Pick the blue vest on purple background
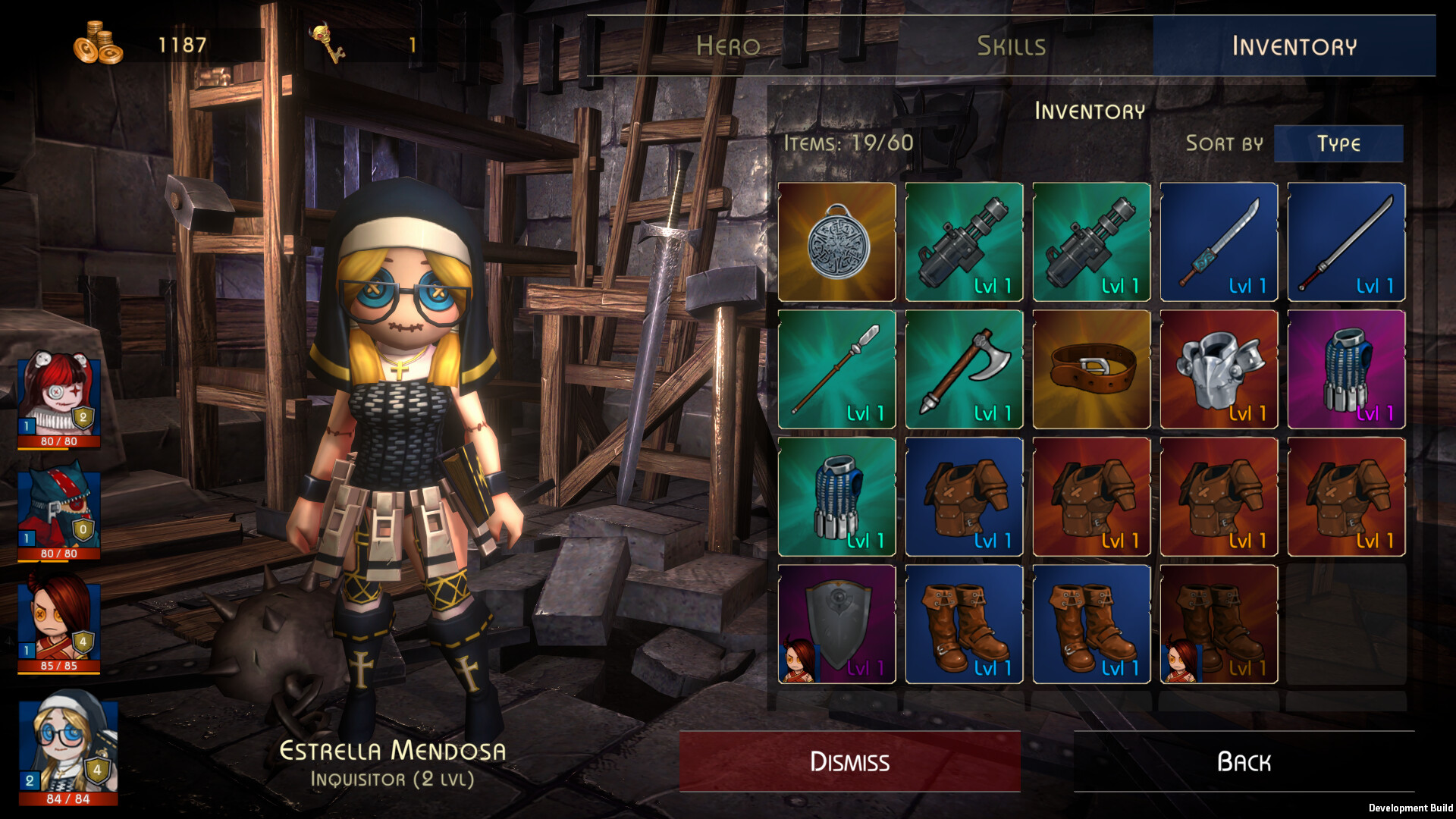The image size is (1456, 819). point(1346,369)
